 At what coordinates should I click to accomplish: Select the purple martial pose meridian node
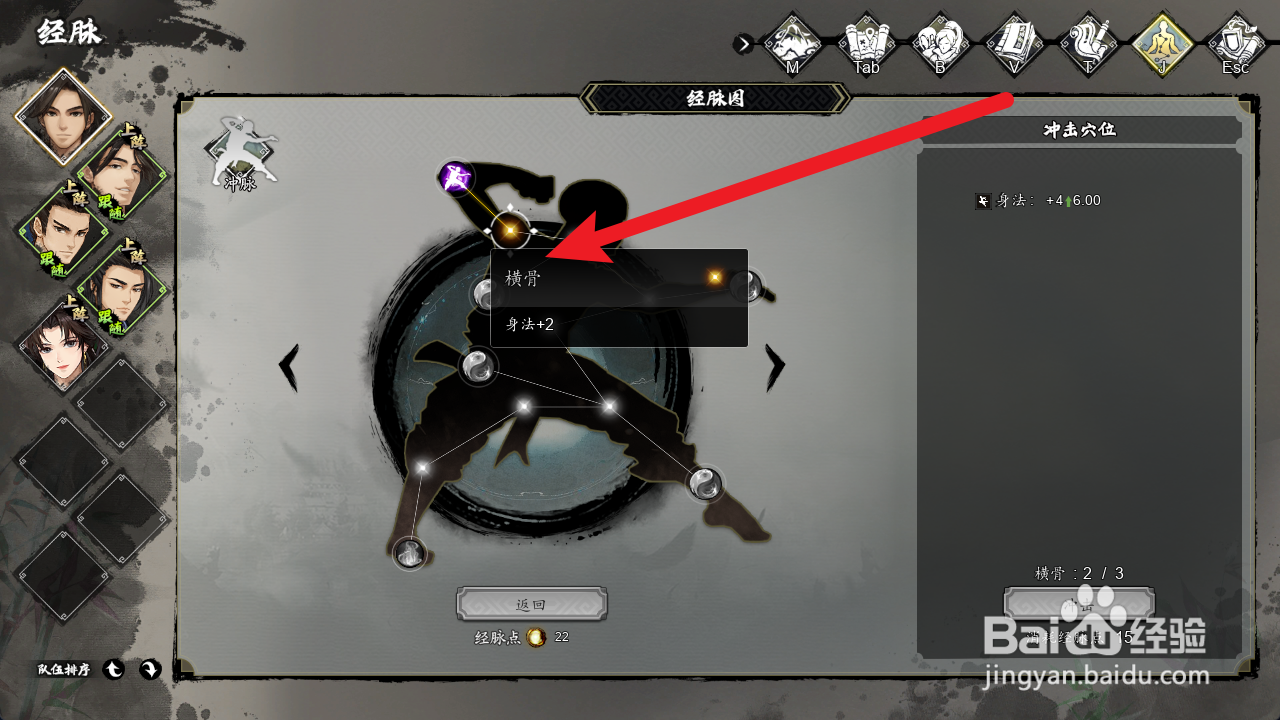coord(456,179)
